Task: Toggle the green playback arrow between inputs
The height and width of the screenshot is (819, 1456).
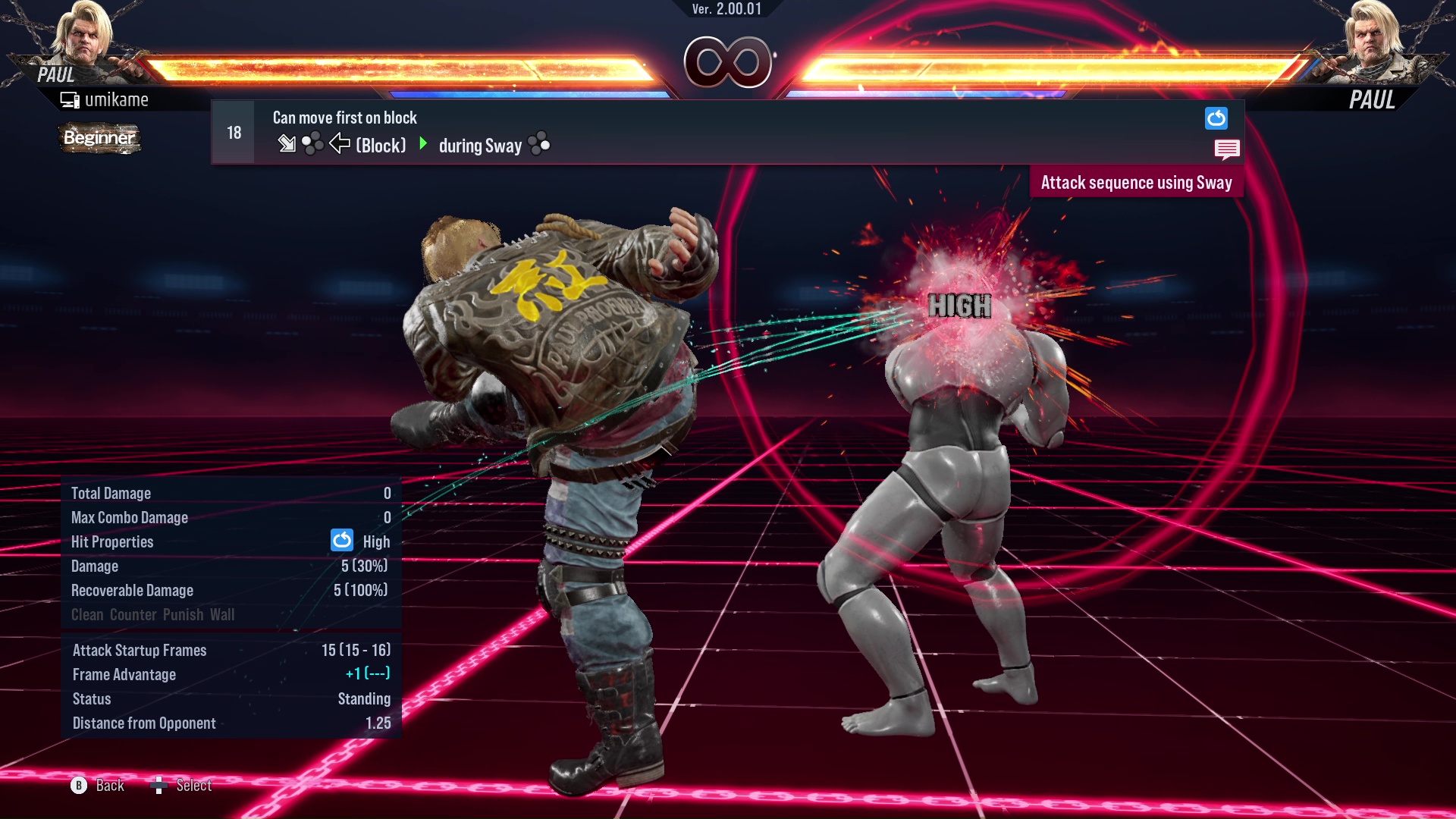Action: pyautogui.click(x=423, y=145)
